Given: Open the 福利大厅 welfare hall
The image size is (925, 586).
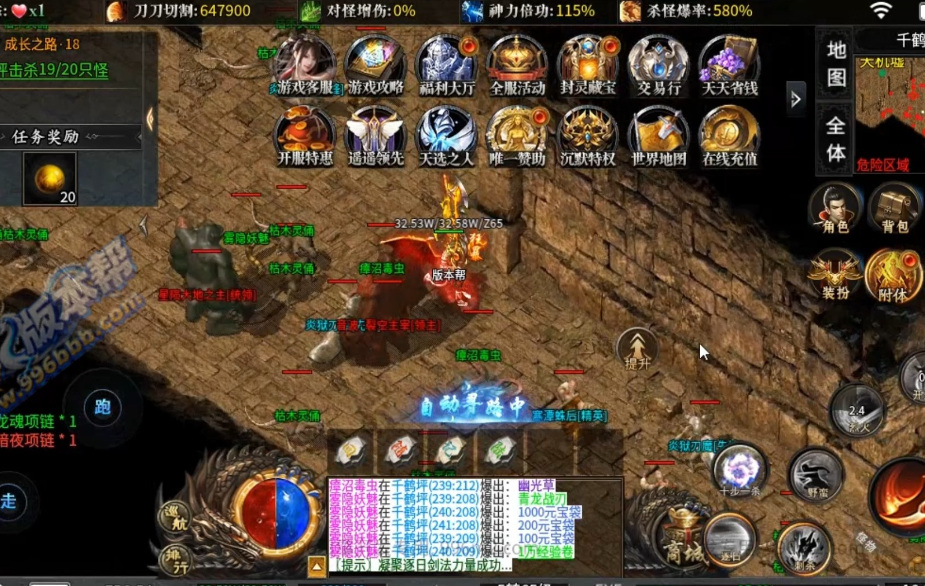Looking at the screenshot, I should click(446, 65).
